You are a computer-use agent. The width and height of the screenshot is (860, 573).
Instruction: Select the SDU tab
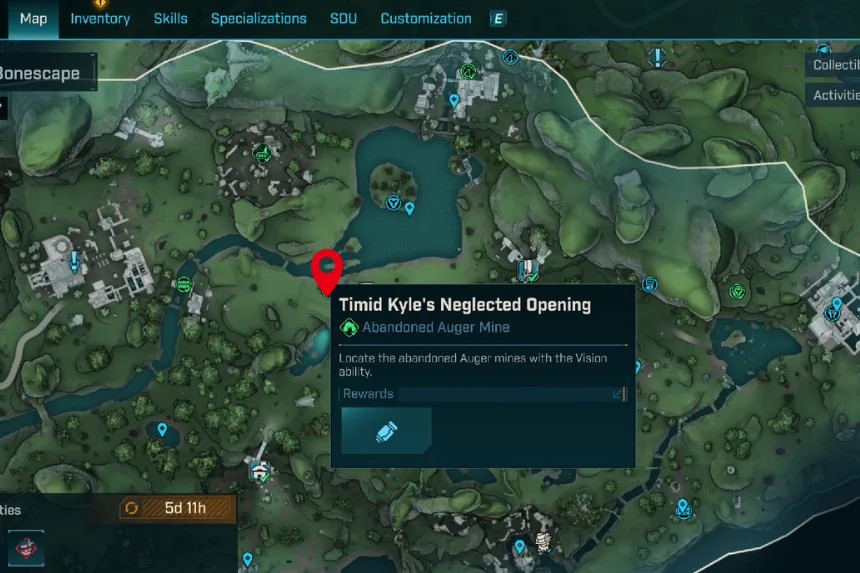point(344,19)
